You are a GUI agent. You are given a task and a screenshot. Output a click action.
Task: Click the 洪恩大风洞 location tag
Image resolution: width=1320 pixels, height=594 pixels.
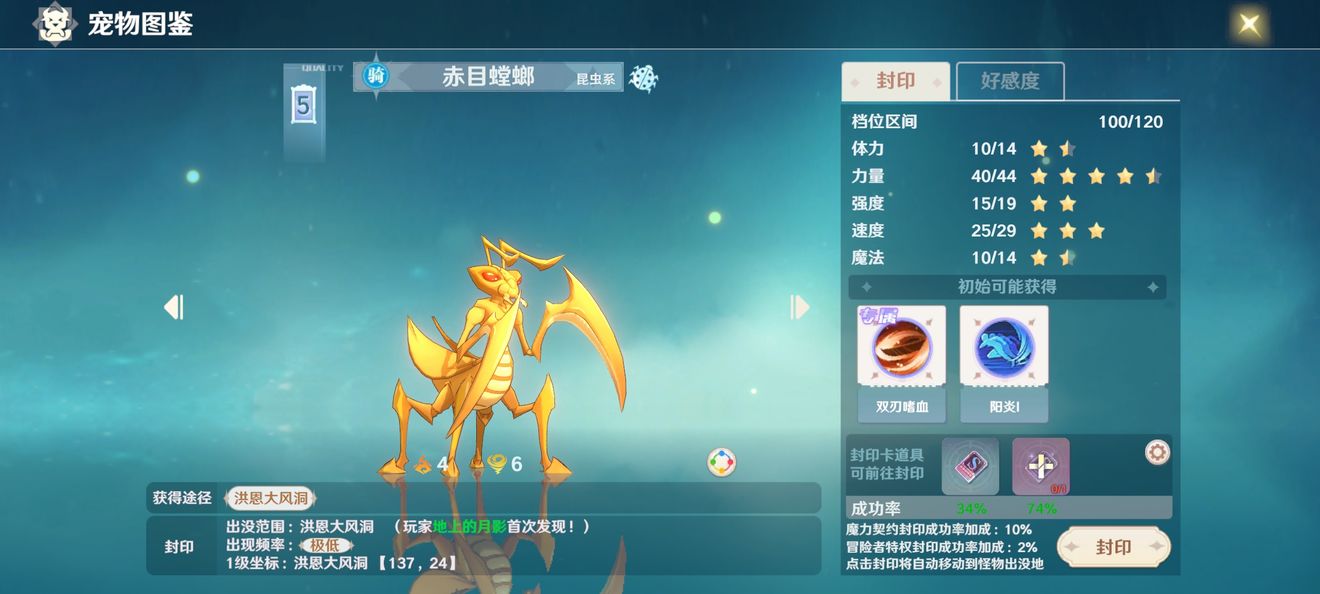coord(270,497)
